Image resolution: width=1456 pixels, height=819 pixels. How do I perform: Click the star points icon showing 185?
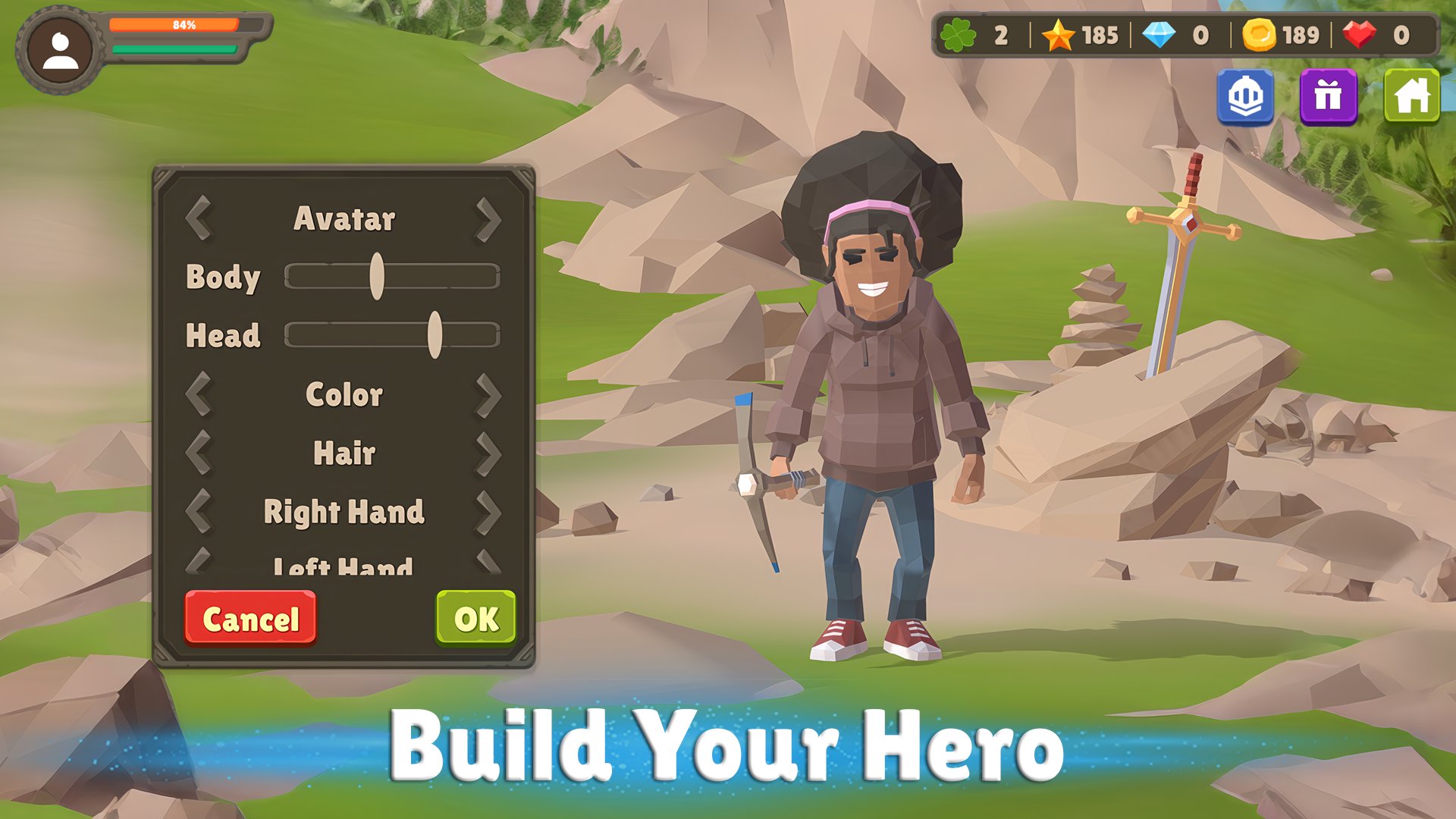1061,34
